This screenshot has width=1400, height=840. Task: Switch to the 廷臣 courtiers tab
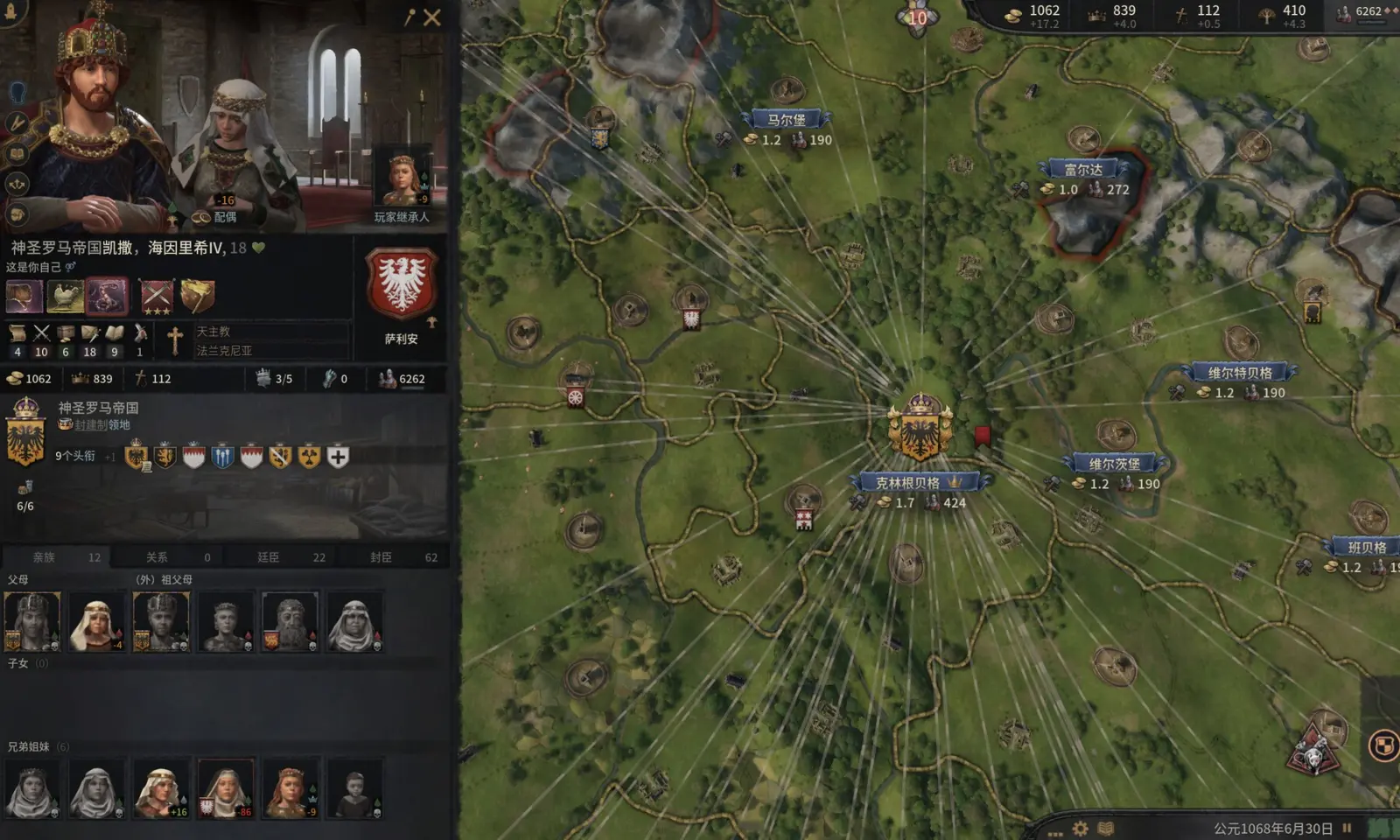[269, 557]
